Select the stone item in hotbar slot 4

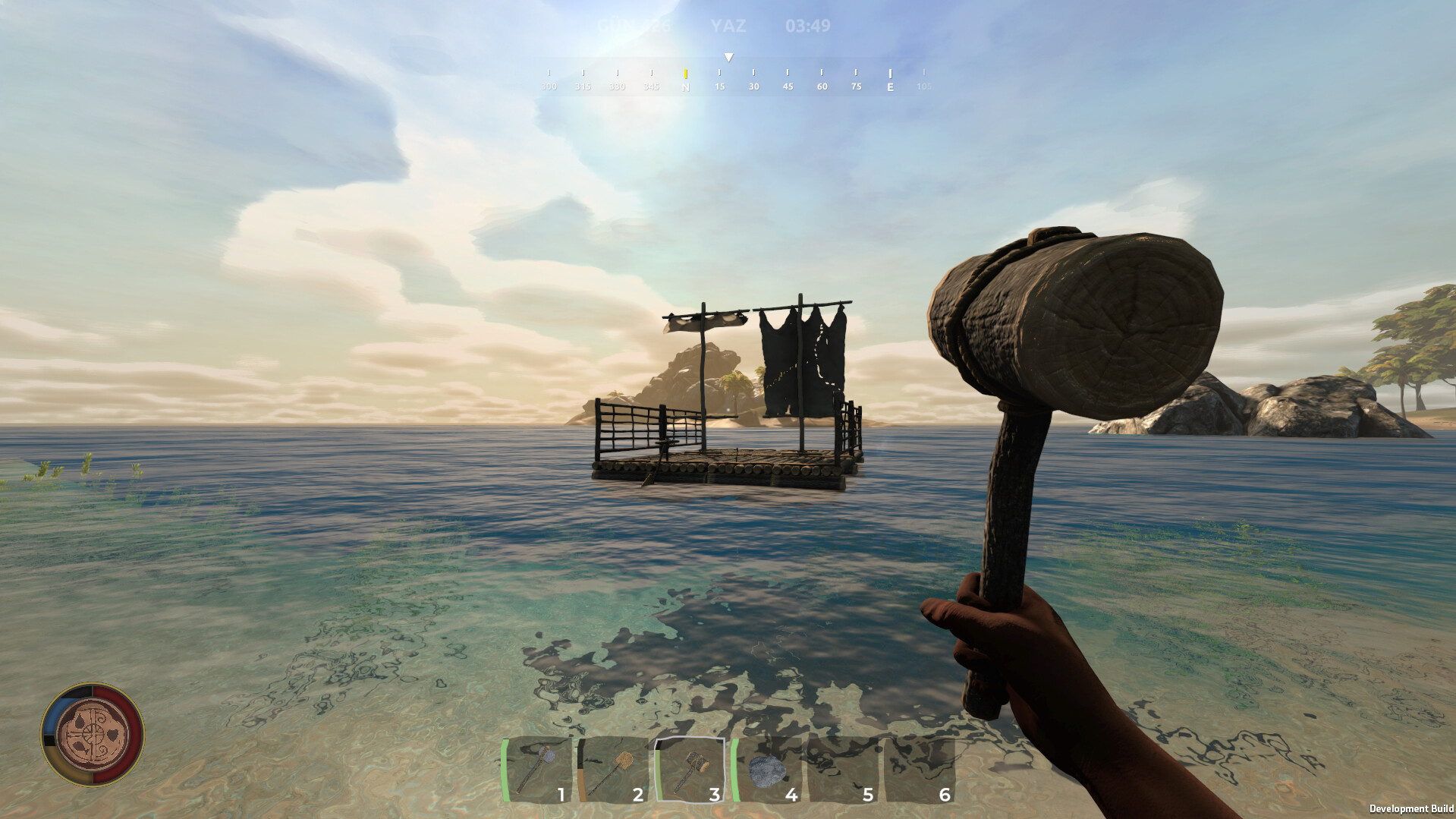769,769
